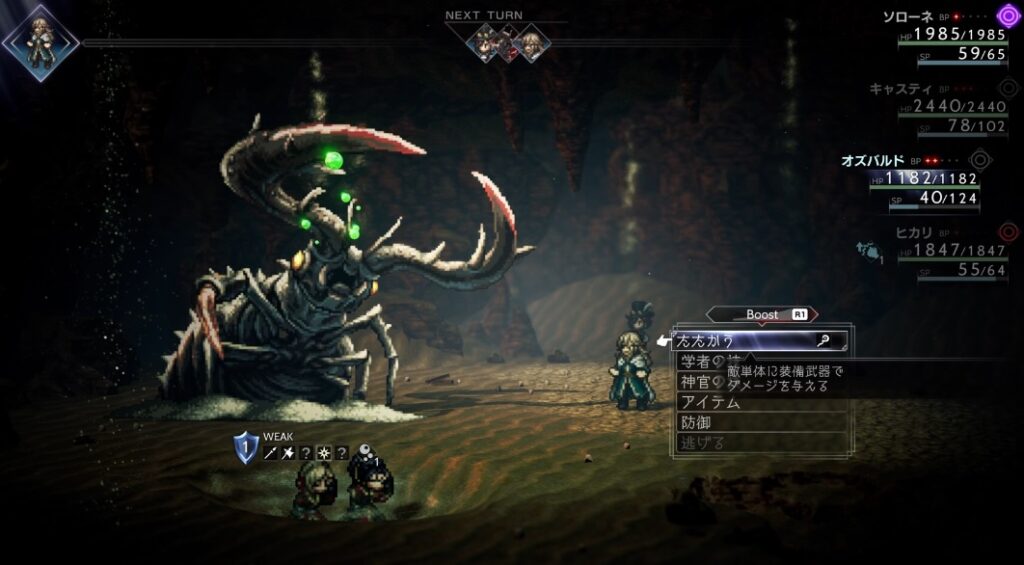Open the 神官 cleric skills entry
Image resolution: width=1024 pixels, height=565 pixels.
tap(700, 382)
